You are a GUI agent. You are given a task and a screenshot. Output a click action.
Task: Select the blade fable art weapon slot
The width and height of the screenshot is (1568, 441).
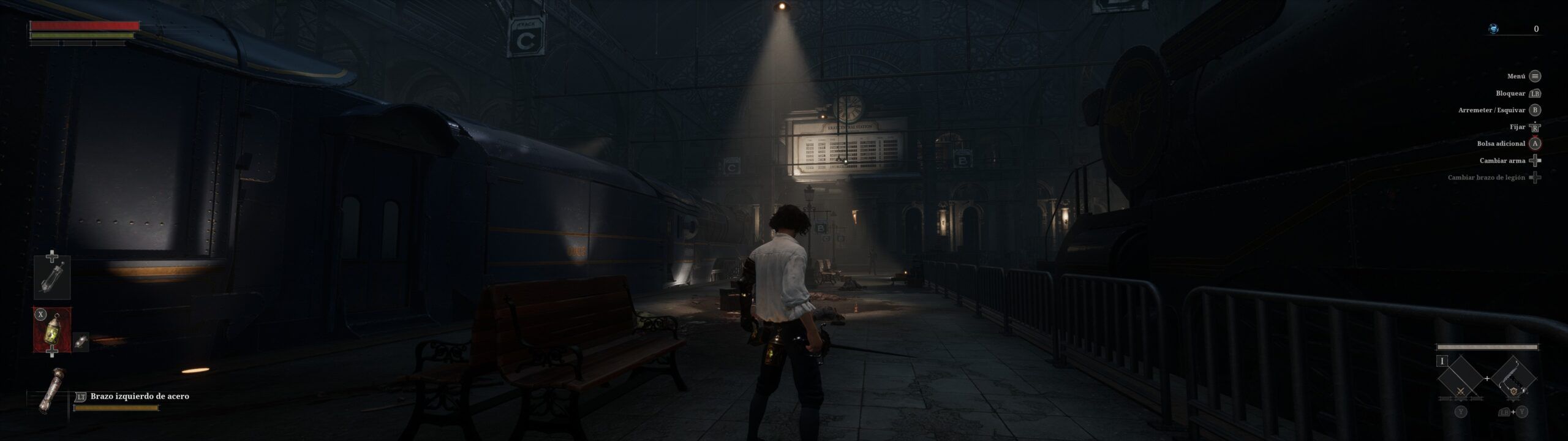tap(1461, 377)
